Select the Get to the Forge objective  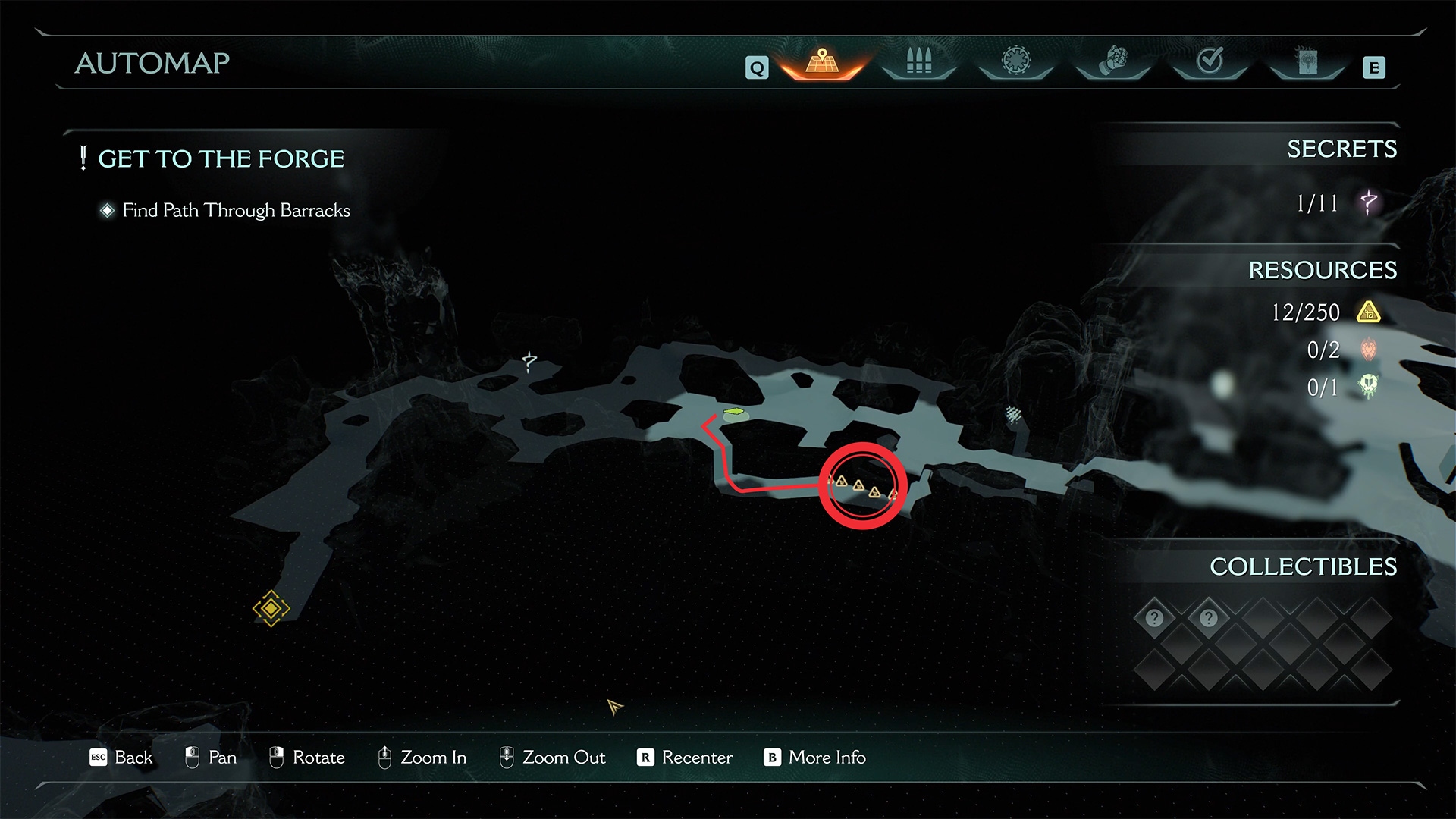click(221, 159)
